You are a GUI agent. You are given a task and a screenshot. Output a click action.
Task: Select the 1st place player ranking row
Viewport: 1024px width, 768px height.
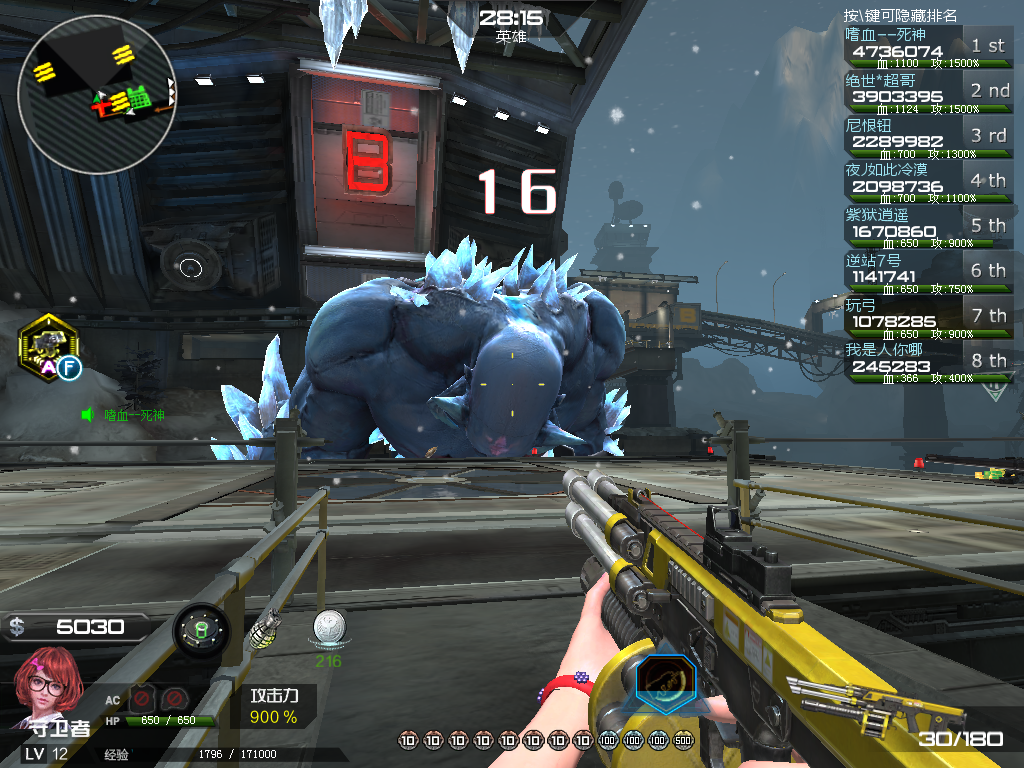pos(927,48)
